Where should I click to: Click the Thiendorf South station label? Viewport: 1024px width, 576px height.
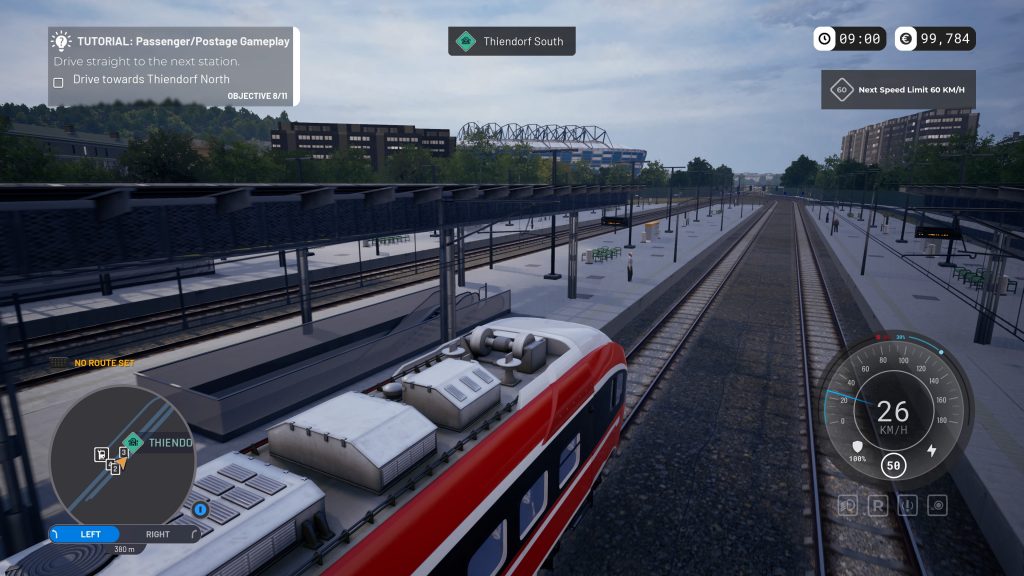click(512, 41)
